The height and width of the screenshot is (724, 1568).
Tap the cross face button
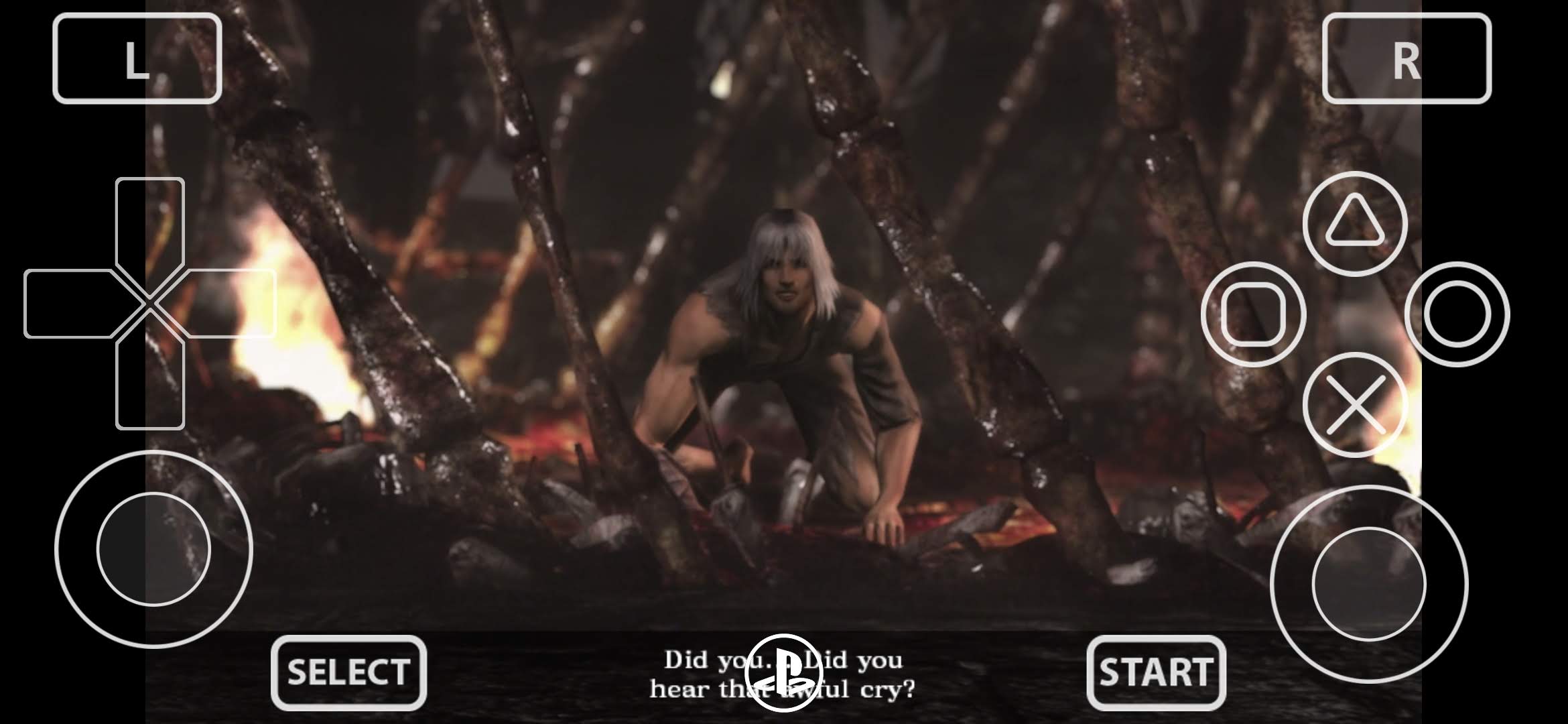(1355, 405)
